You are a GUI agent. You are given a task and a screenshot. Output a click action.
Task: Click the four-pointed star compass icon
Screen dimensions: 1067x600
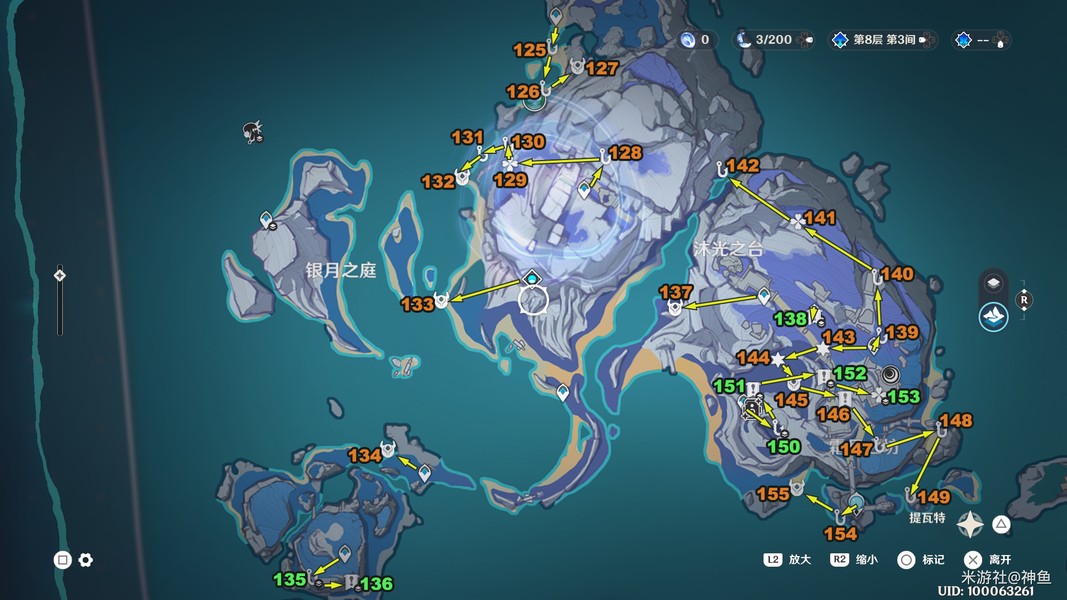point(969,524)
